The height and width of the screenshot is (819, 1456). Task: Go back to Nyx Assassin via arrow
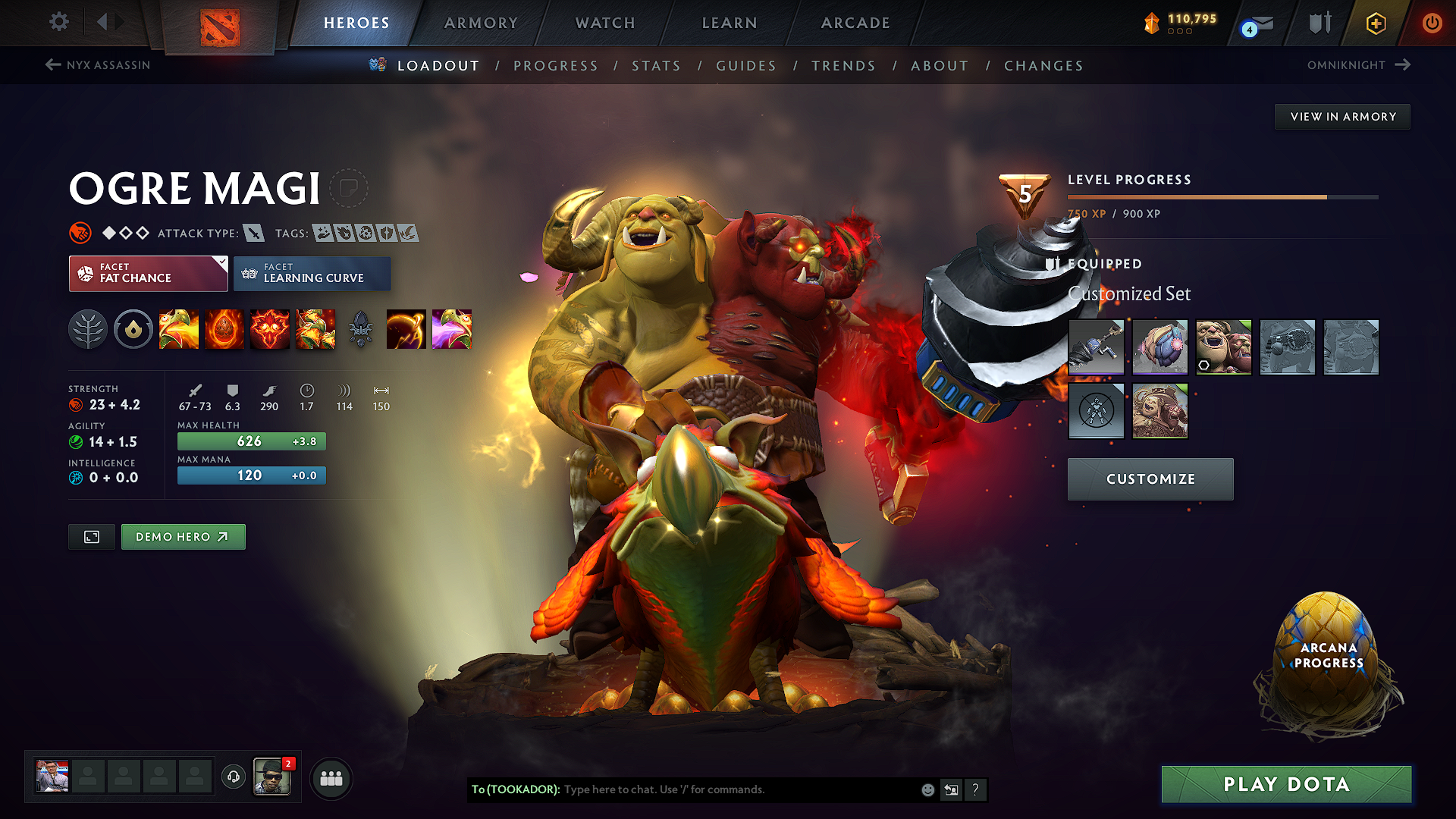click(52, 65)
